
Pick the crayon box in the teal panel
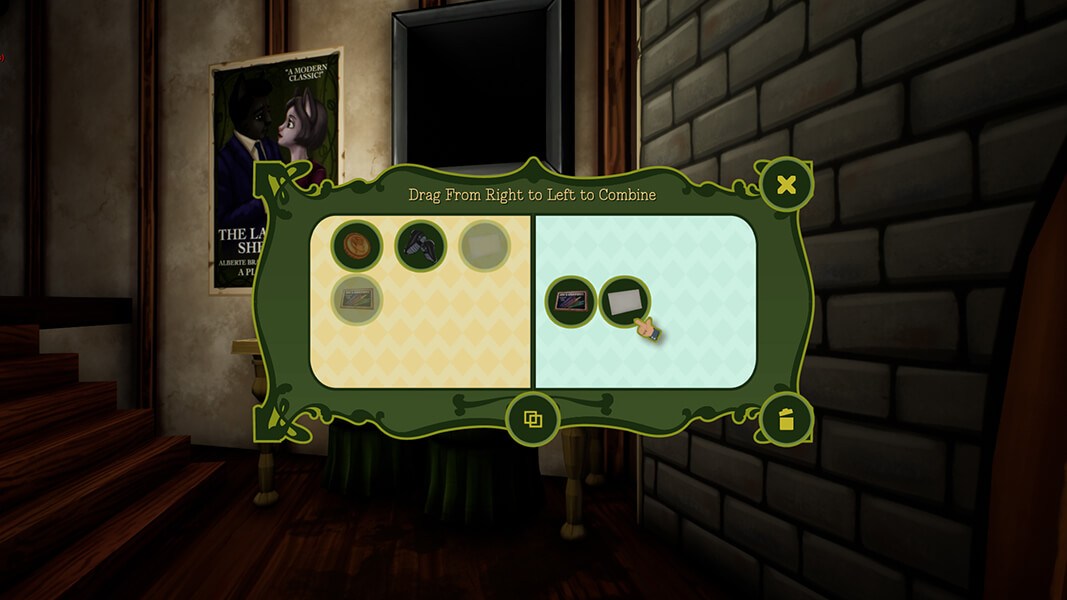tap(571, 300)
